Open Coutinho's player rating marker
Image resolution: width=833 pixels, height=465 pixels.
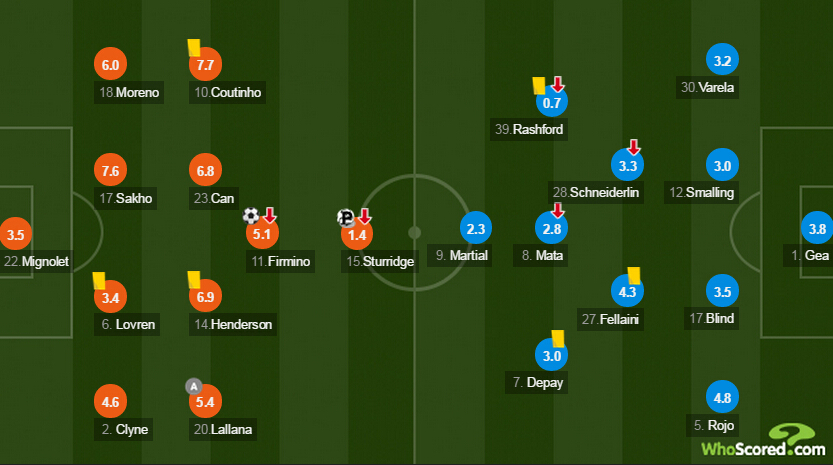[x=206, y=65]
